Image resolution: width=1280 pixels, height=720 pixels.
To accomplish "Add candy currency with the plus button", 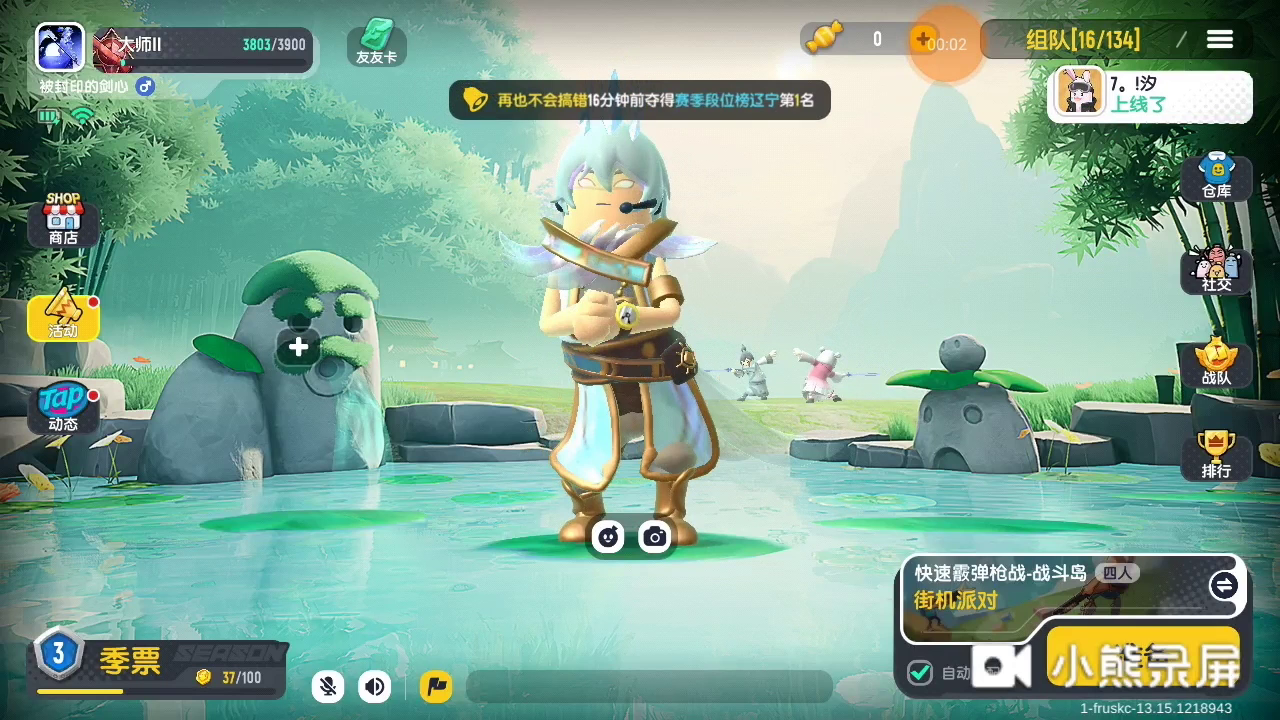I will coord(921,39).
